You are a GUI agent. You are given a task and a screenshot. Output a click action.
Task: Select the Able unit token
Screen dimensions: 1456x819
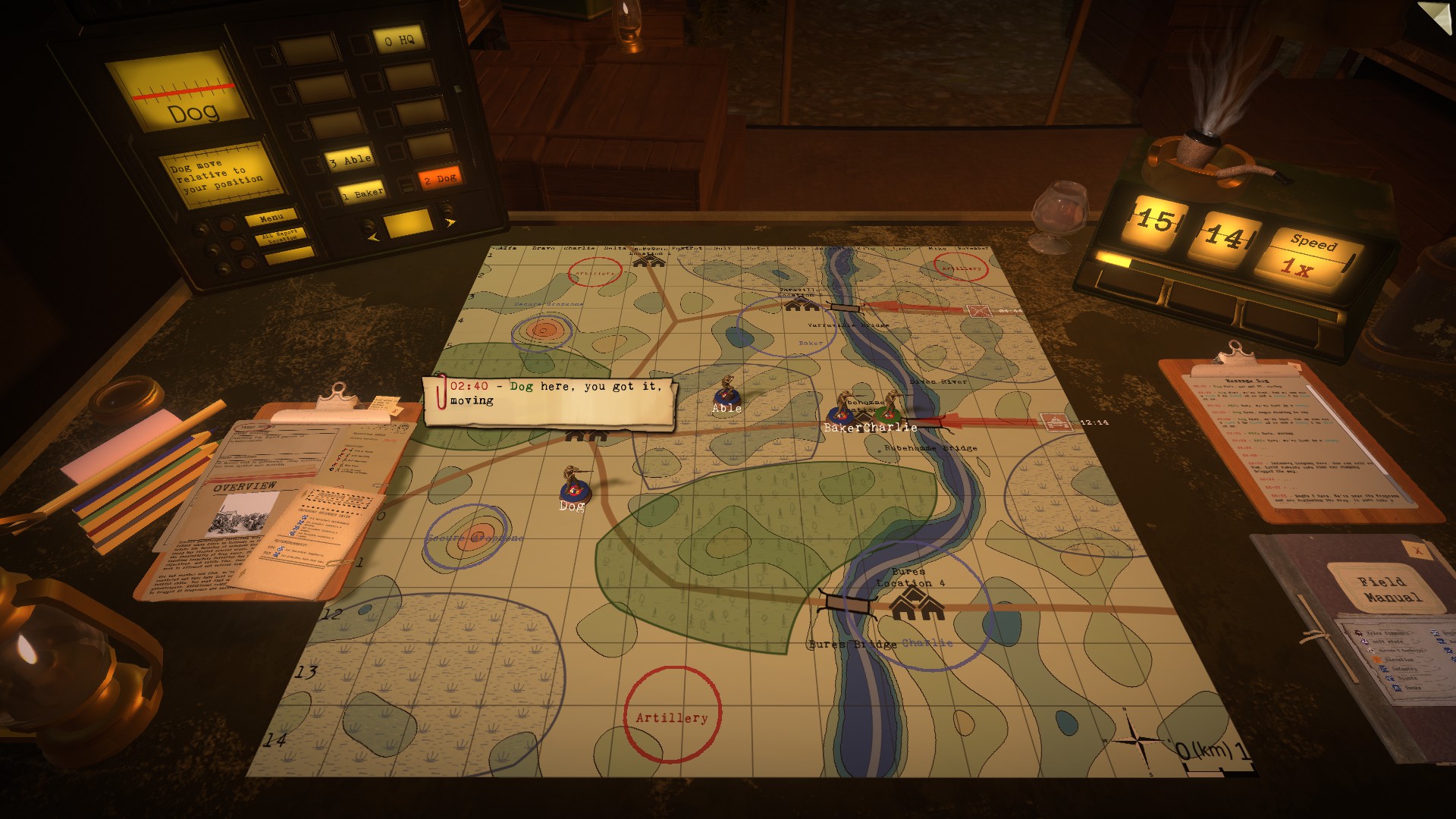(x=726, y=391)
